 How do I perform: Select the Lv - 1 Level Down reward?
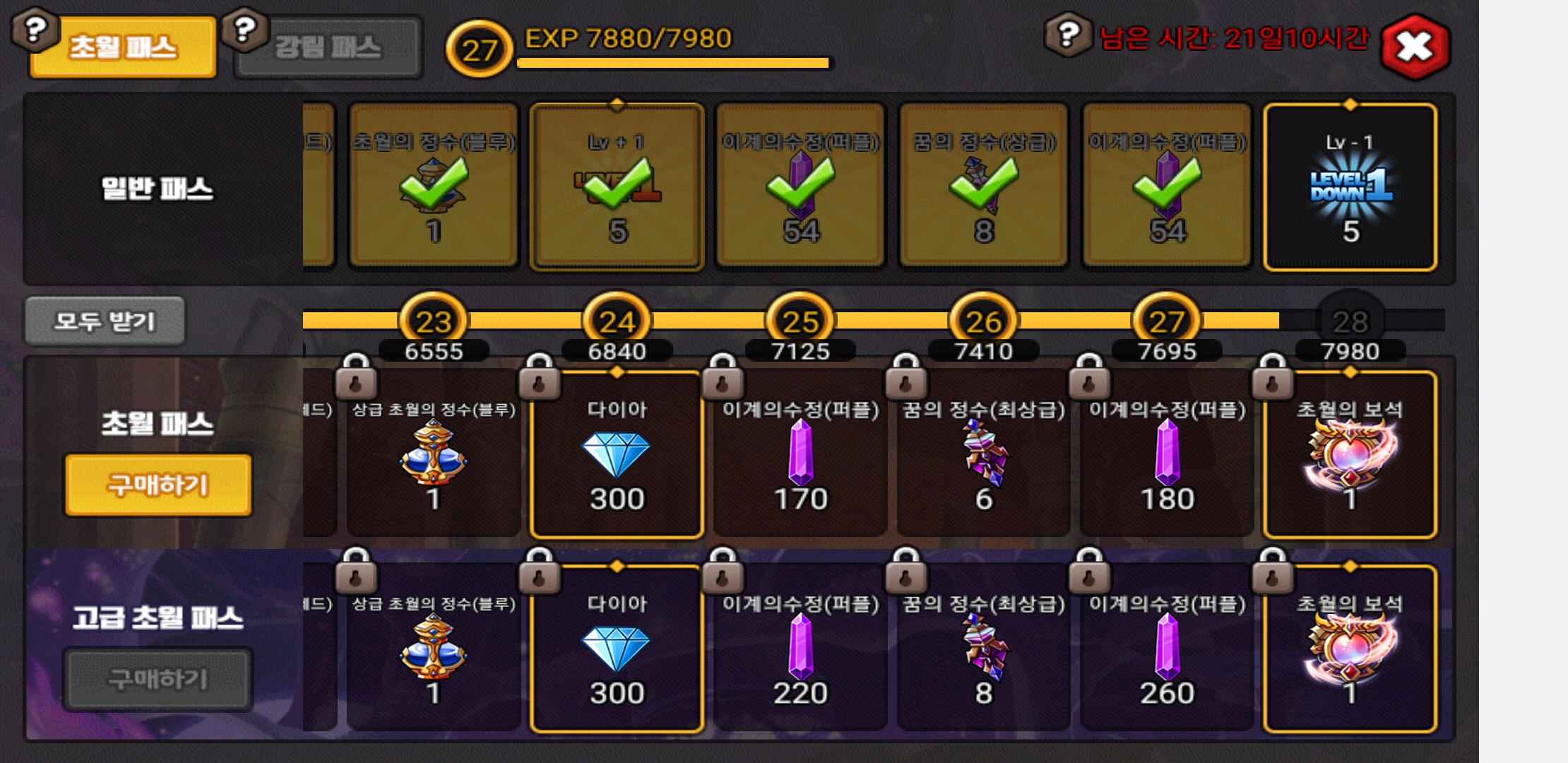pyautogui.click(x=1350, y=187)
